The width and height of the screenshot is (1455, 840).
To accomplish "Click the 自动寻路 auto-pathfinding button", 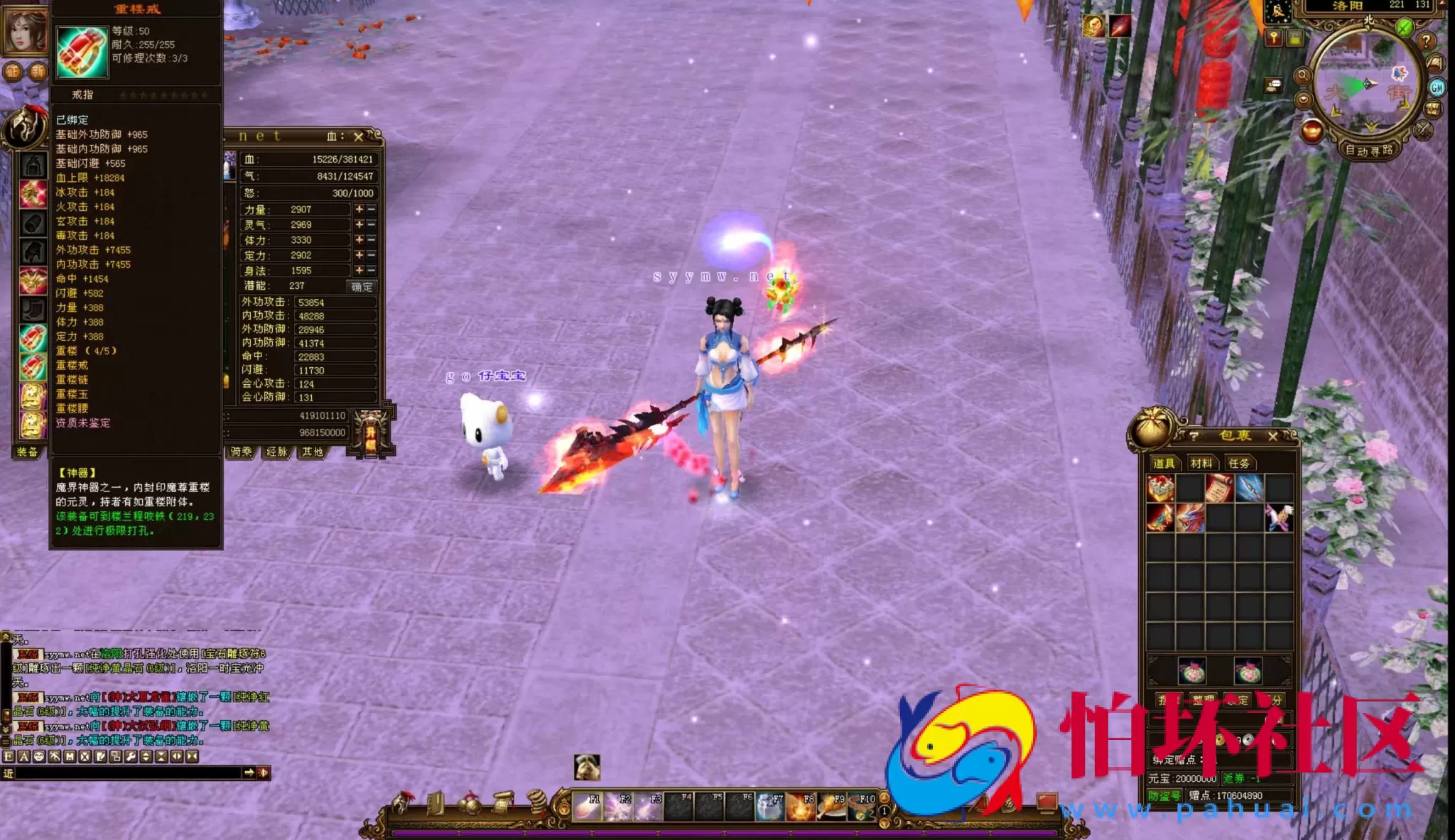I will pos(1370,151).
